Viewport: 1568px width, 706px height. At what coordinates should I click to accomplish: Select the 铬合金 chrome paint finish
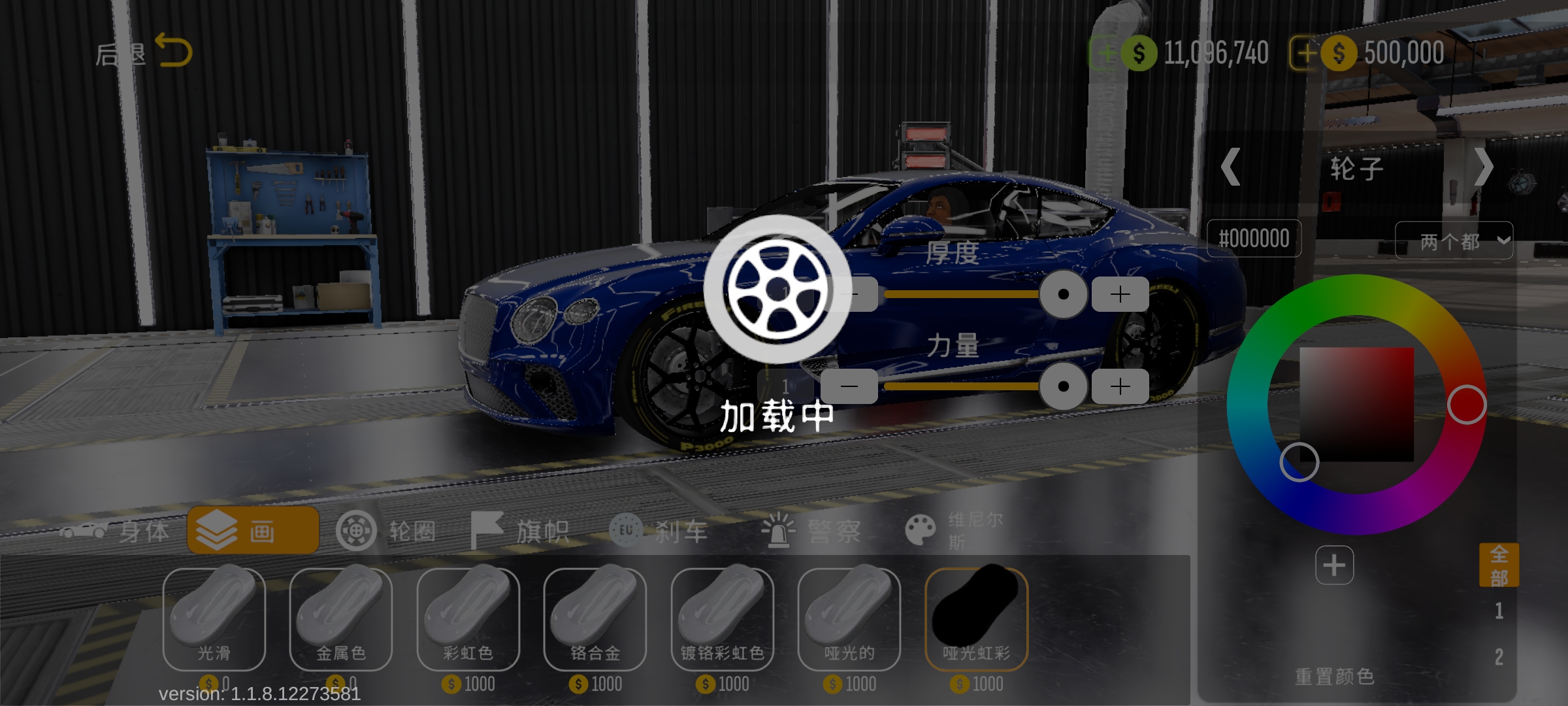595,618
